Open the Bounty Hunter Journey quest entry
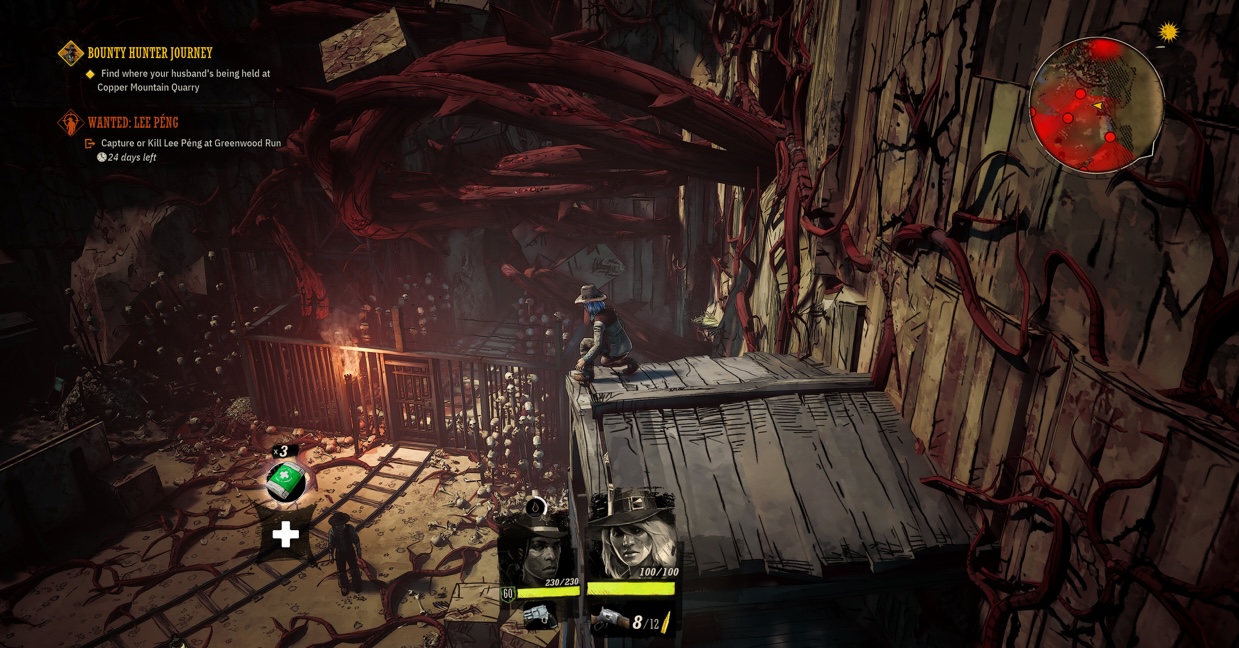 coord(149,53)
